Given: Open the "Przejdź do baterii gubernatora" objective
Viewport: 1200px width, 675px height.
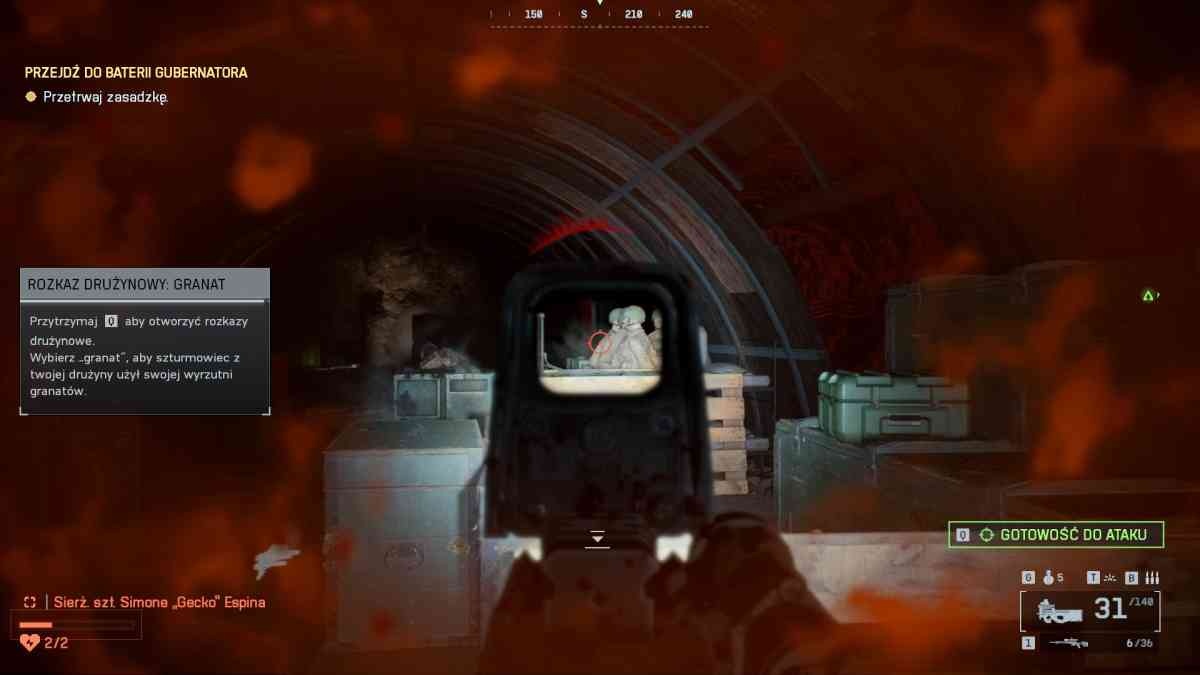Looking at the screenshot, I should pyautogui.click(x=136, y=73).
